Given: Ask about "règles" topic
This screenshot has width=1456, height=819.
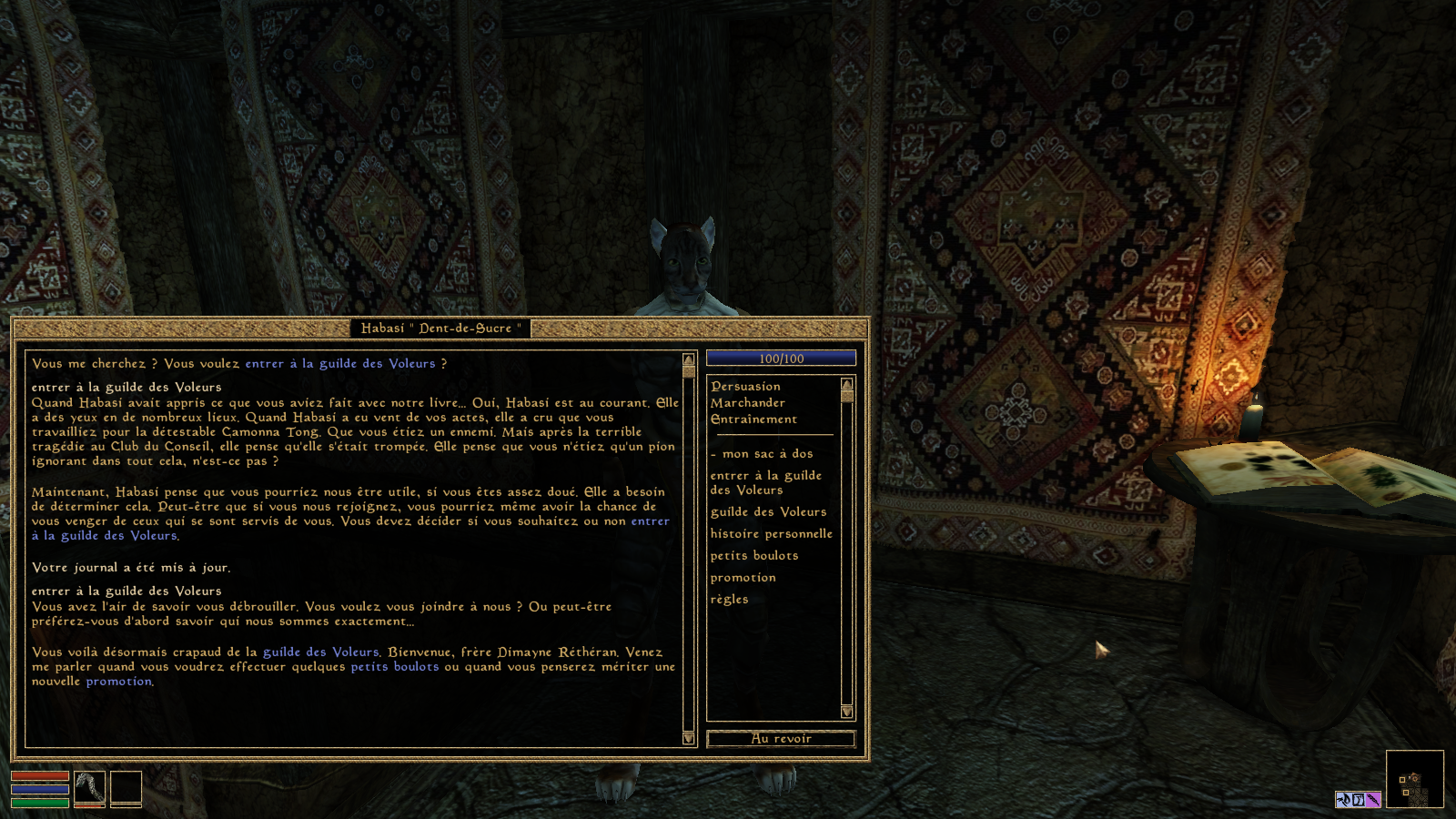Looking at the screenshot, I should point(729,600).
